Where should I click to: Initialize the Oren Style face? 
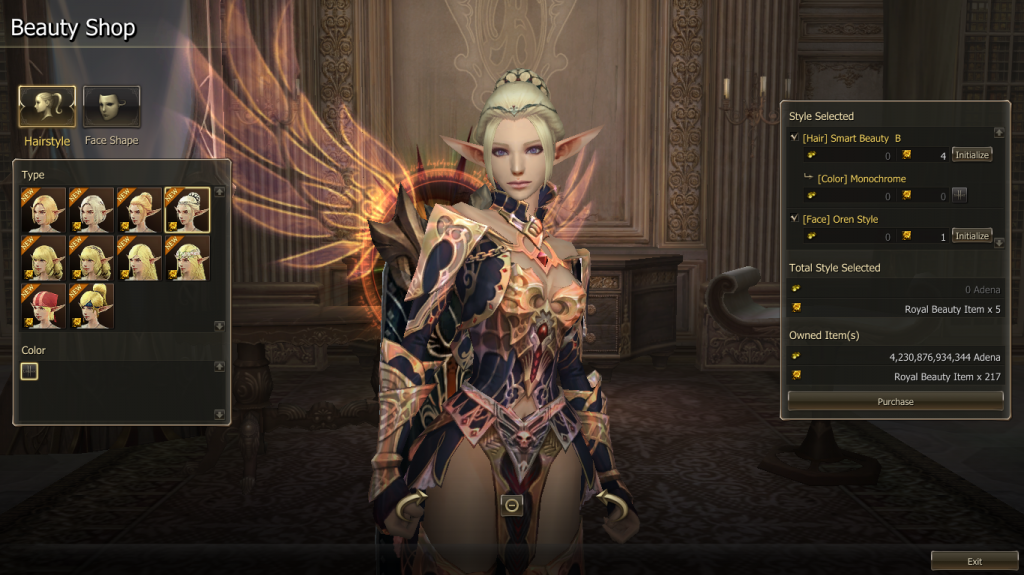(971, 236)
